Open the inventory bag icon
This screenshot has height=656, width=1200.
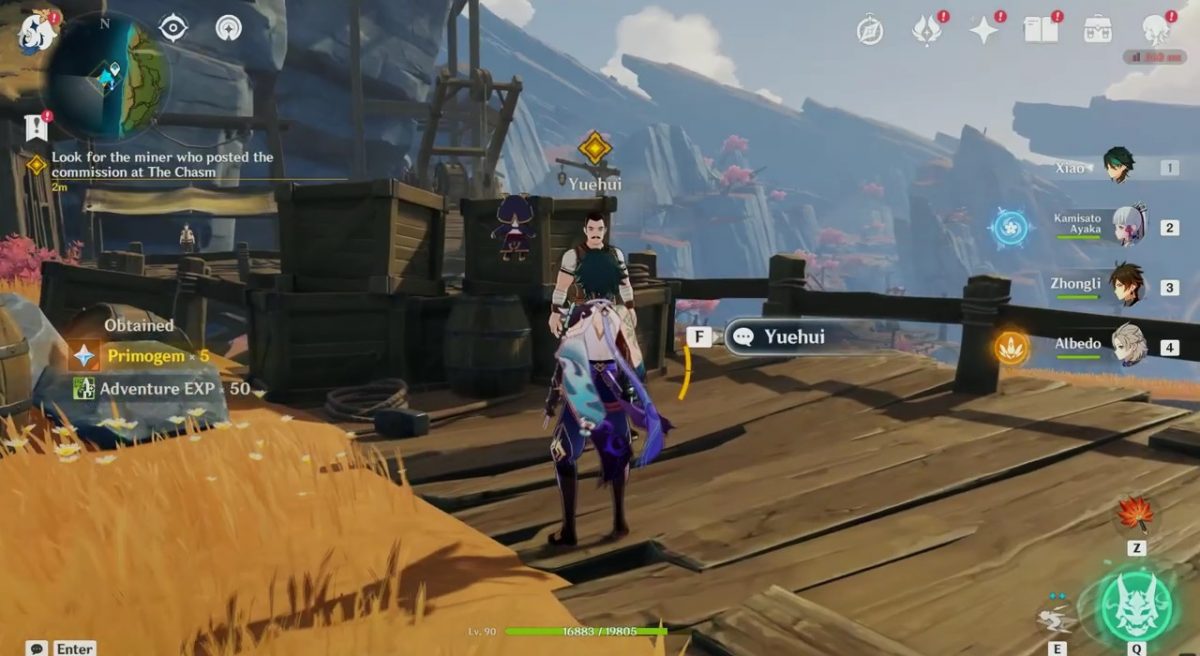(1098, 29)
